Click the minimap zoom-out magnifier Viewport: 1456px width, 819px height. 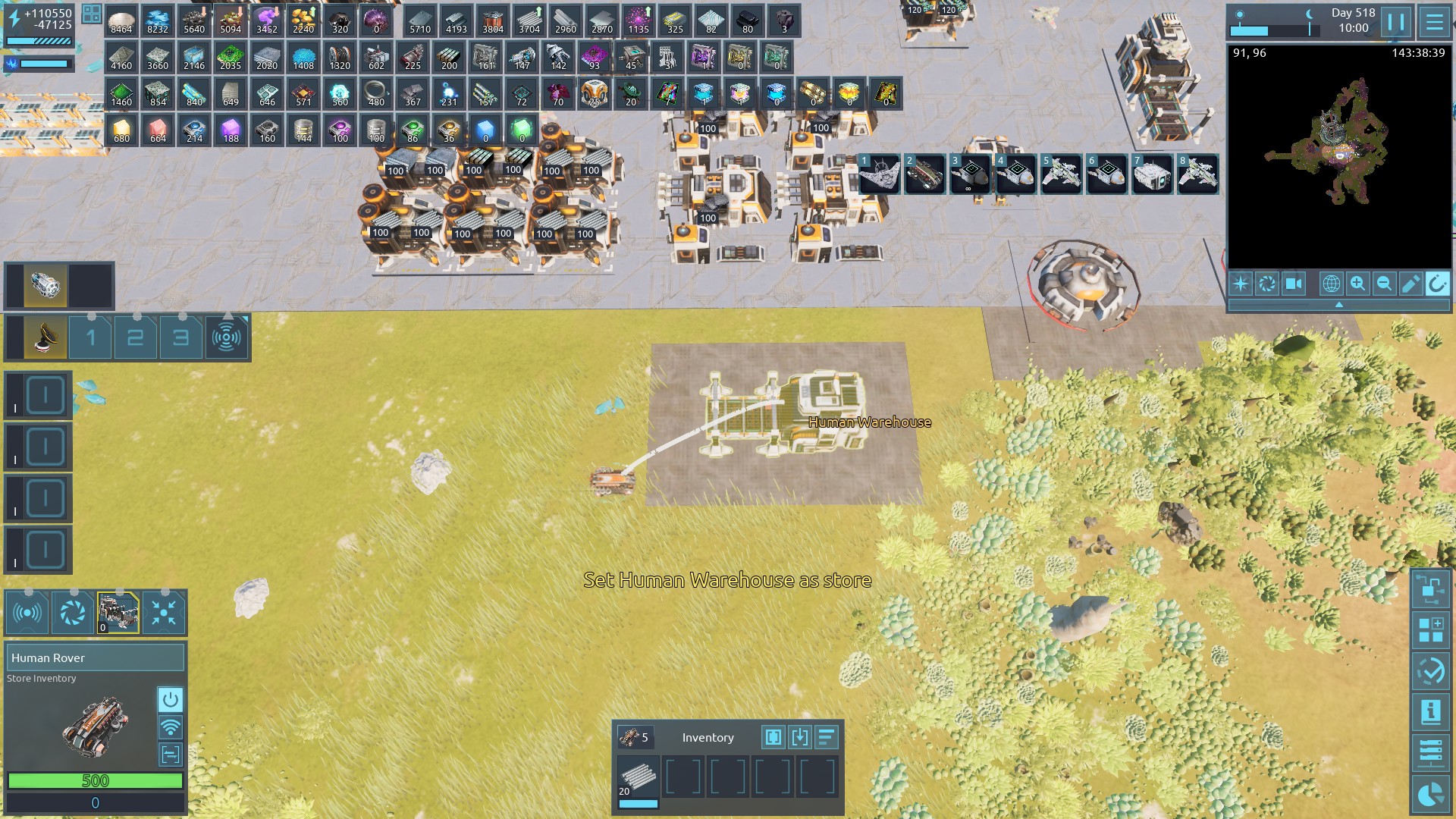(1384, 284)
